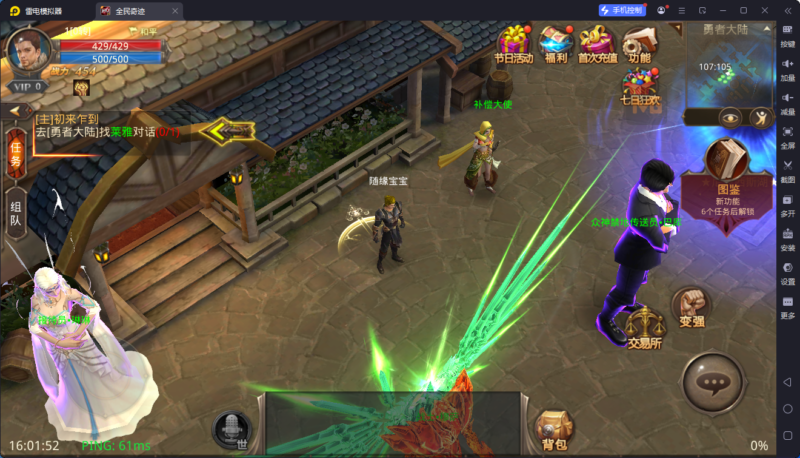The image size is (800, 458).
Task: Open the 七日狂欢 seven-day carnival event
Action: point(639,88)
